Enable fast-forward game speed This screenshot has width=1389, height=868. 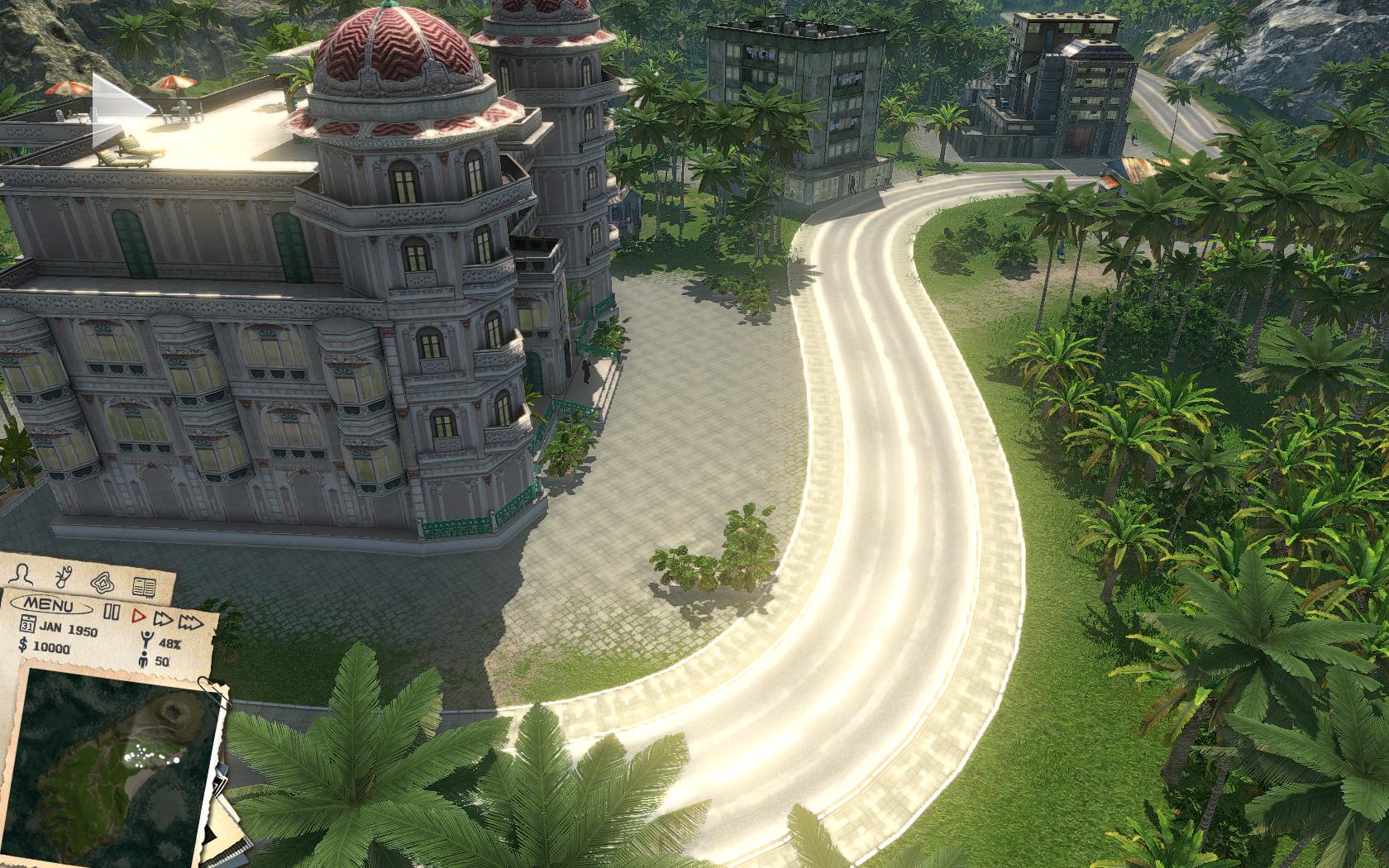click(x=164, y=620)
